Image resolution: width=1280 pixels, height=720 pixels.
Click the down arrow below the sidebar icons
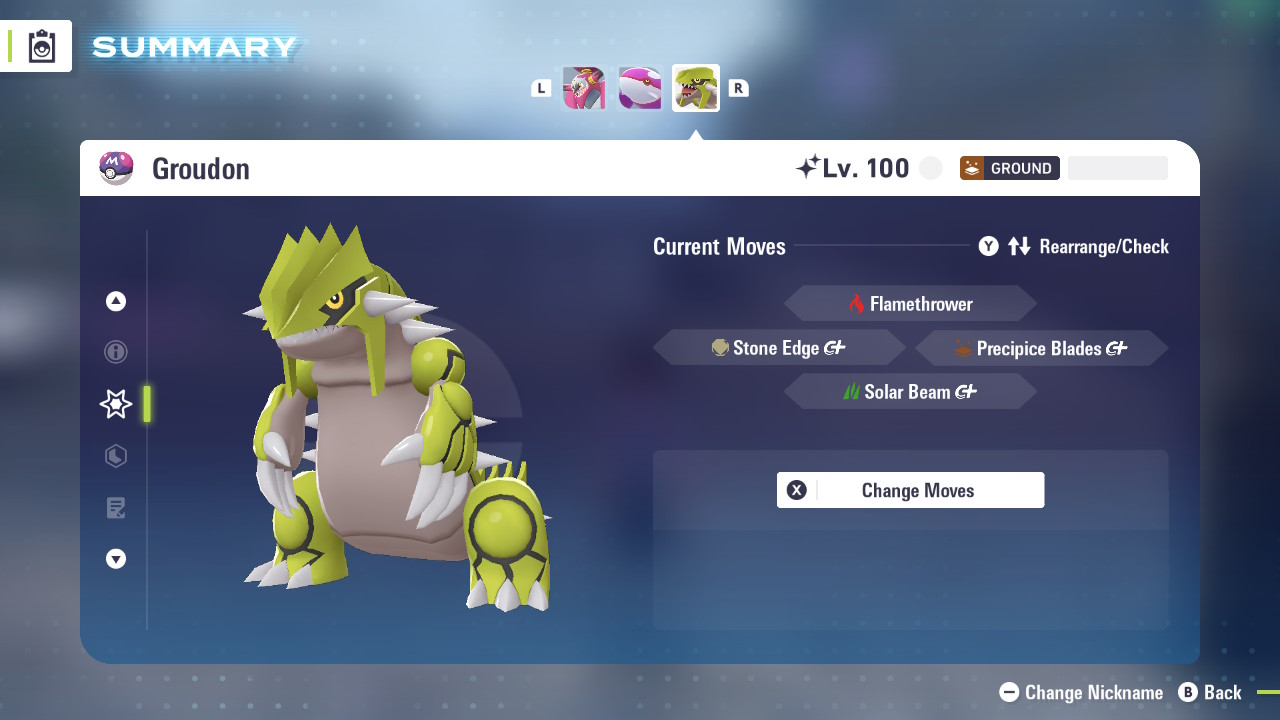click(116, 559)
